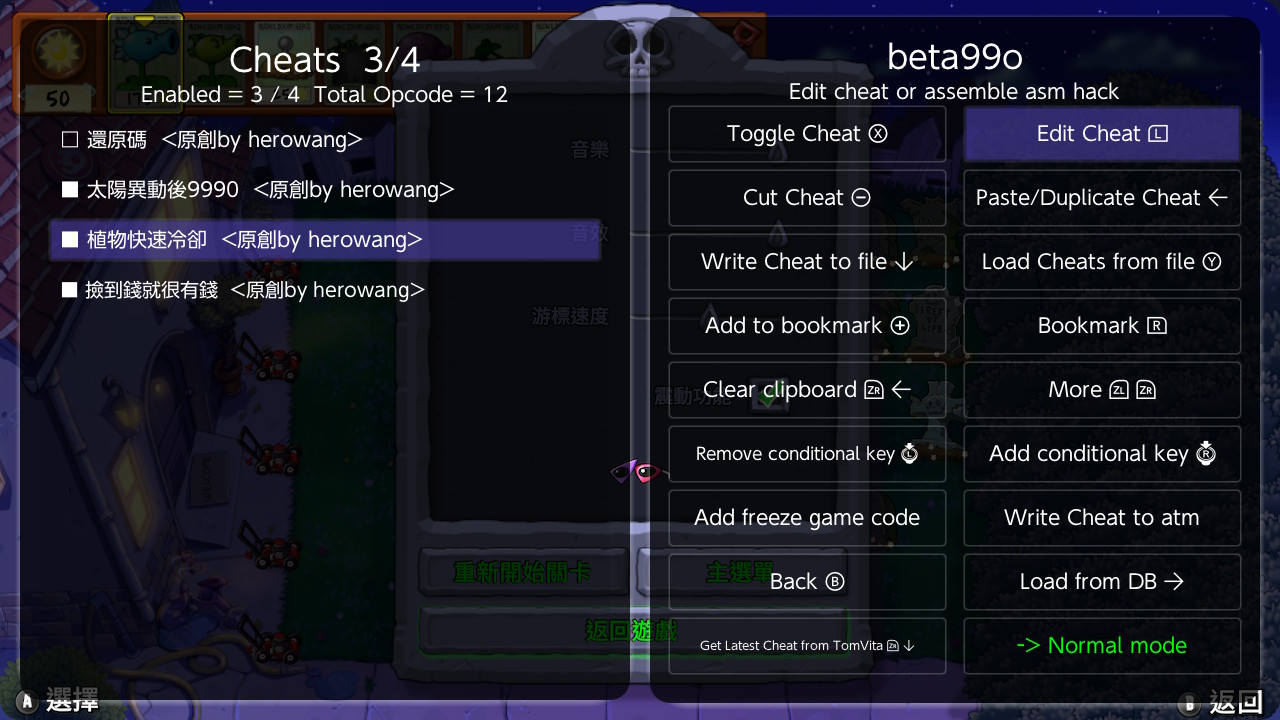Viewport: 1280px width, 720px height.
Task: Go Back from the cheat menu
Action: coord(807,582)
